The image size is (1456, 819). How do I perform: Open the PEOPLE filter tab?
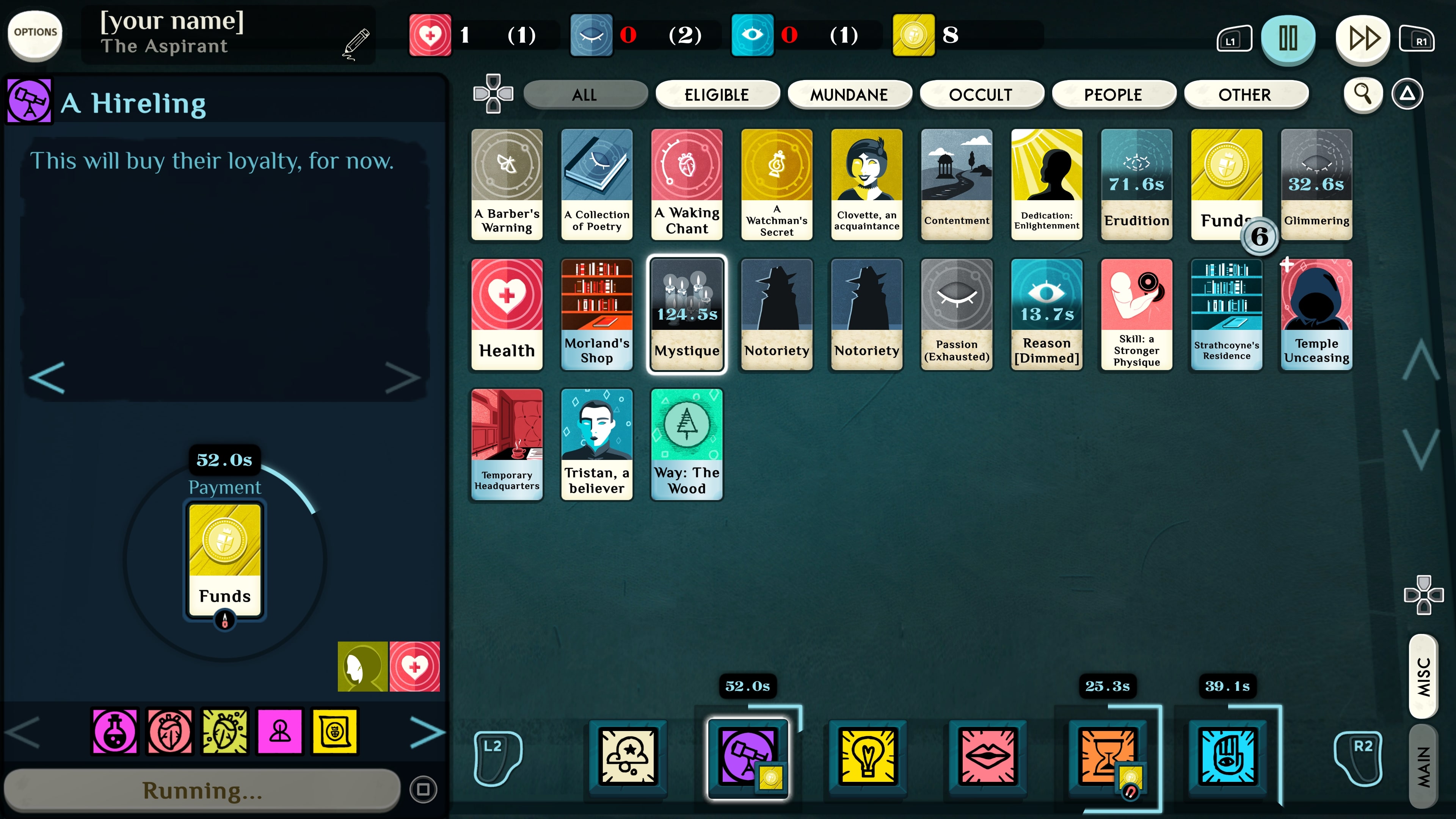point(1114,94)
